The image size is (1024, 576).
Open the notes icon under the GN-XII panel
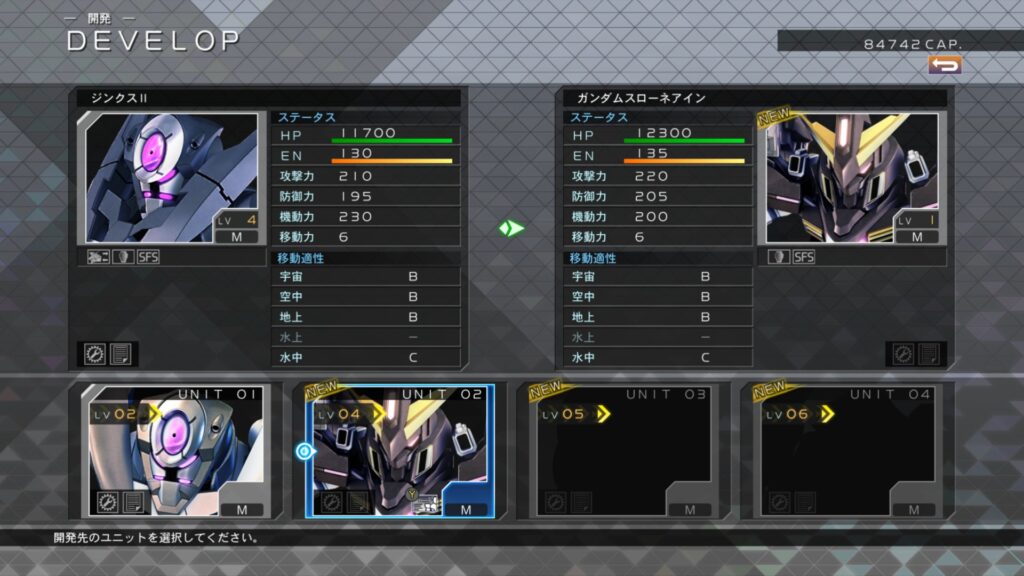[x=121, y=354]
